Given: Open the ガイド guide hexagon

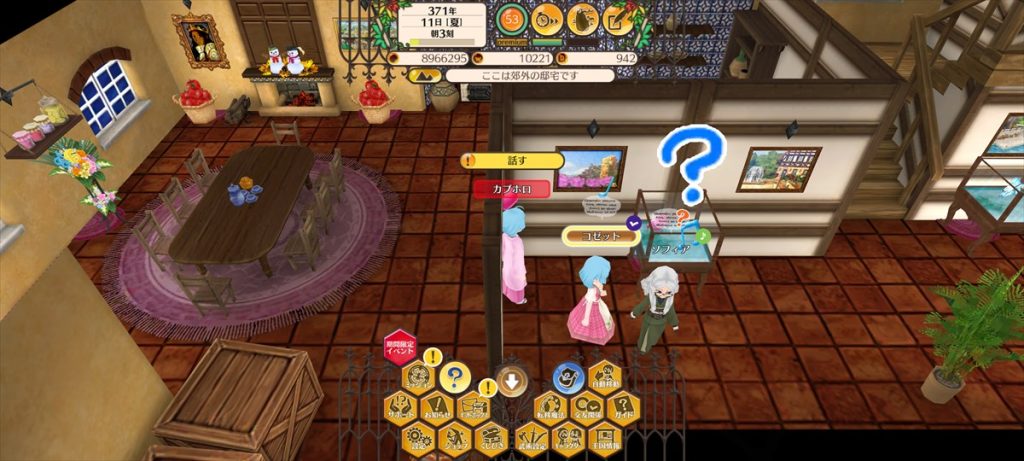Looking at the screenshot, I should 623,407.
